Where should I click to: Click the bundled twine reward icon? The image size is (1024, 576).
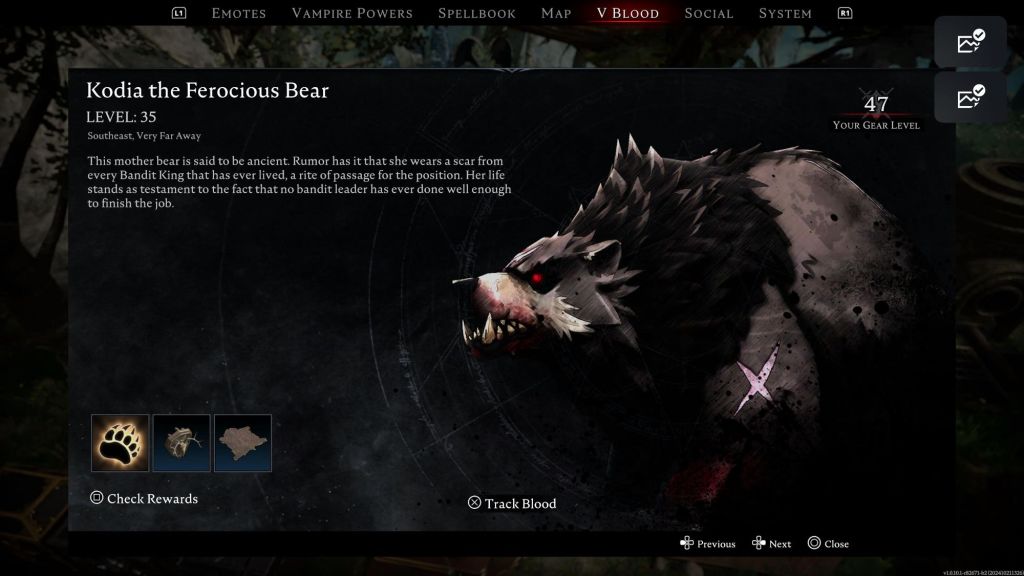point(181,443)
